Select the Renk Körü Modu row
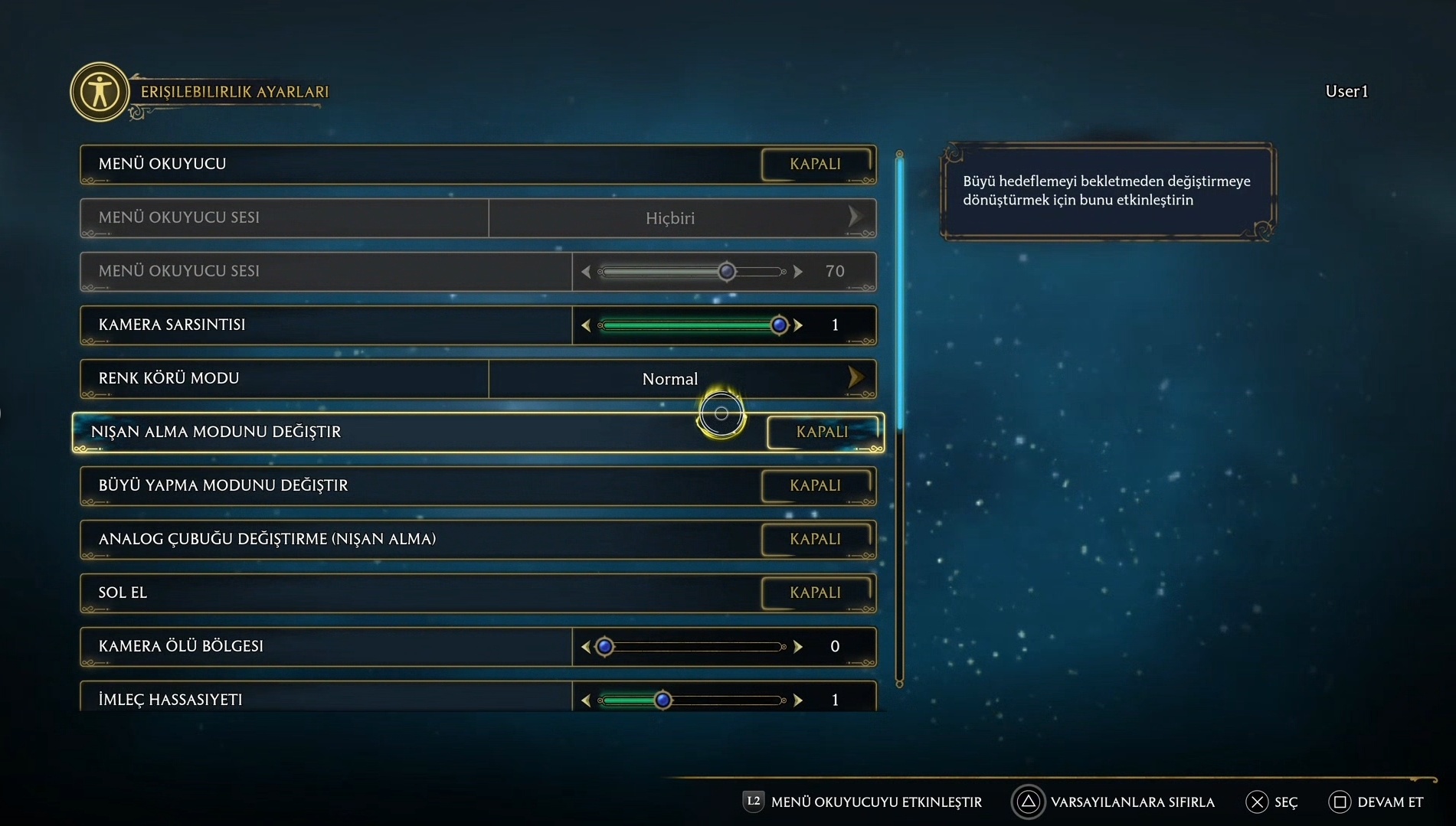The height and width of the screenshot is (826, 1456). [x=283, y=378]
